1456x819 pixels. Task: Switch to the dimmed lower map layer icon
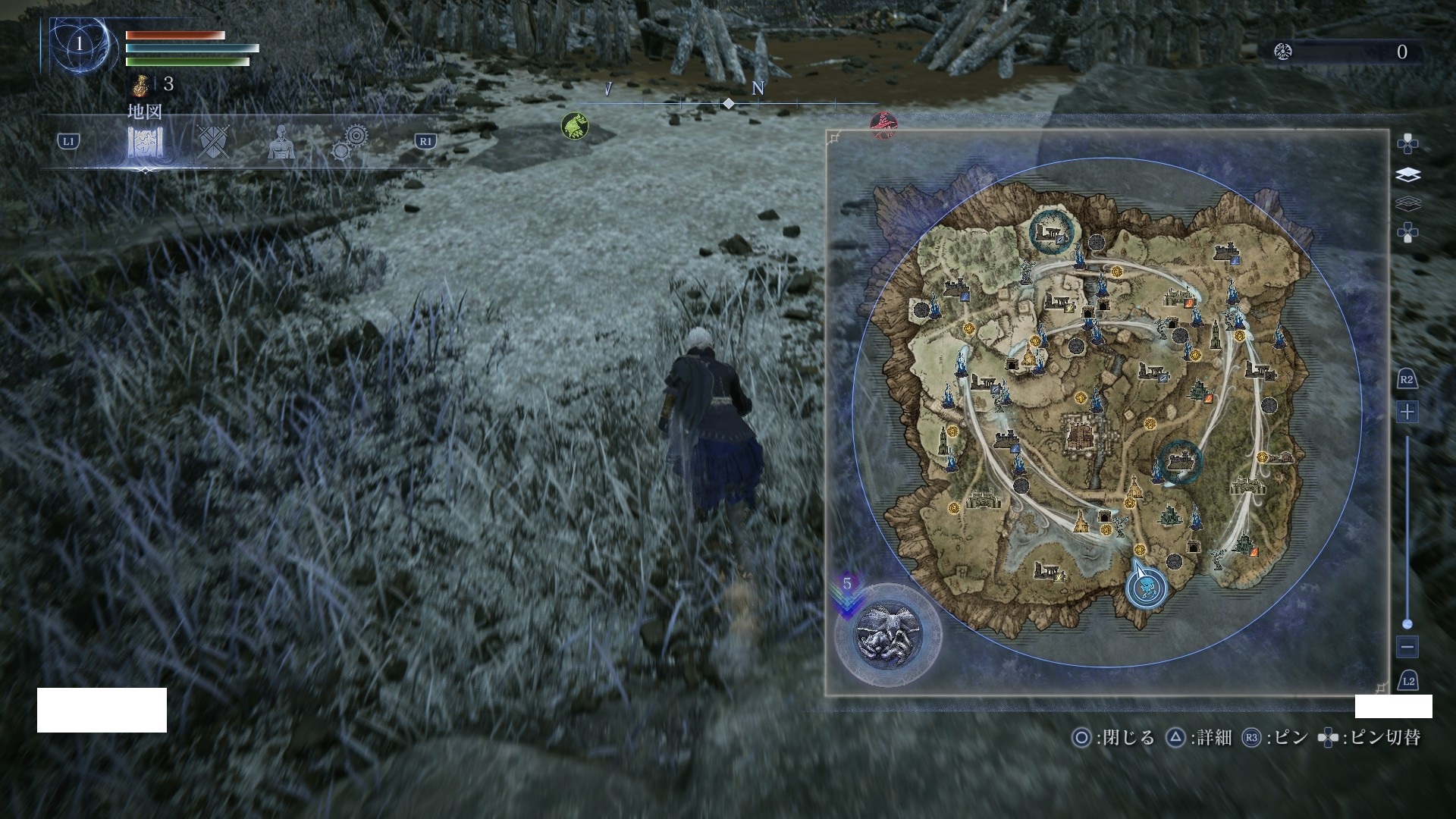pyautogui.click(x=1407, y=204)
